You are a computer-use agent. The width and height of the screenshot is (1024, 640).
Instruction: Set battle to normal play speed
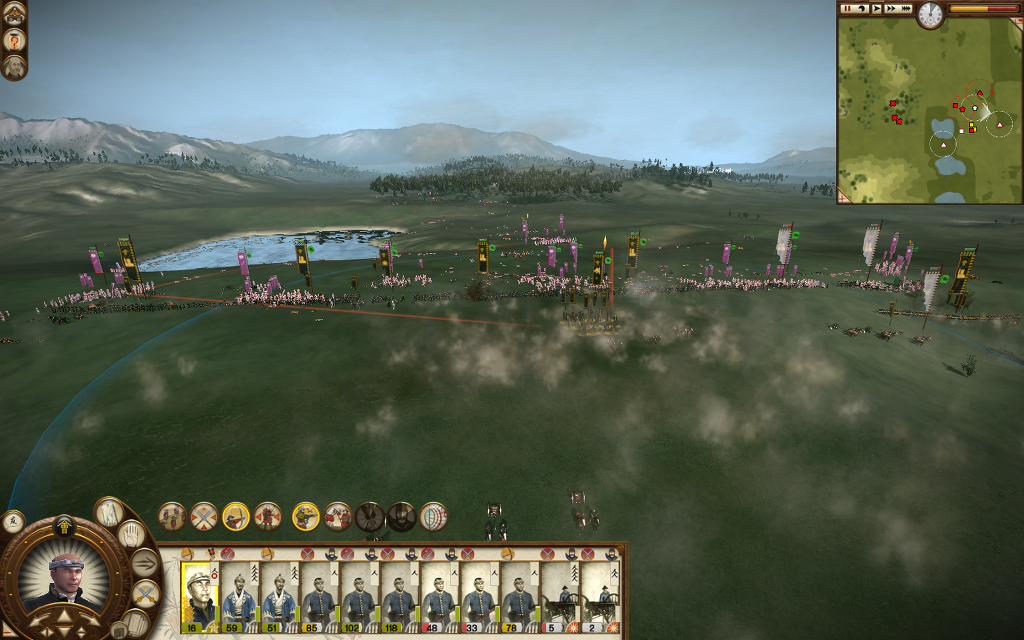(877, 8)
